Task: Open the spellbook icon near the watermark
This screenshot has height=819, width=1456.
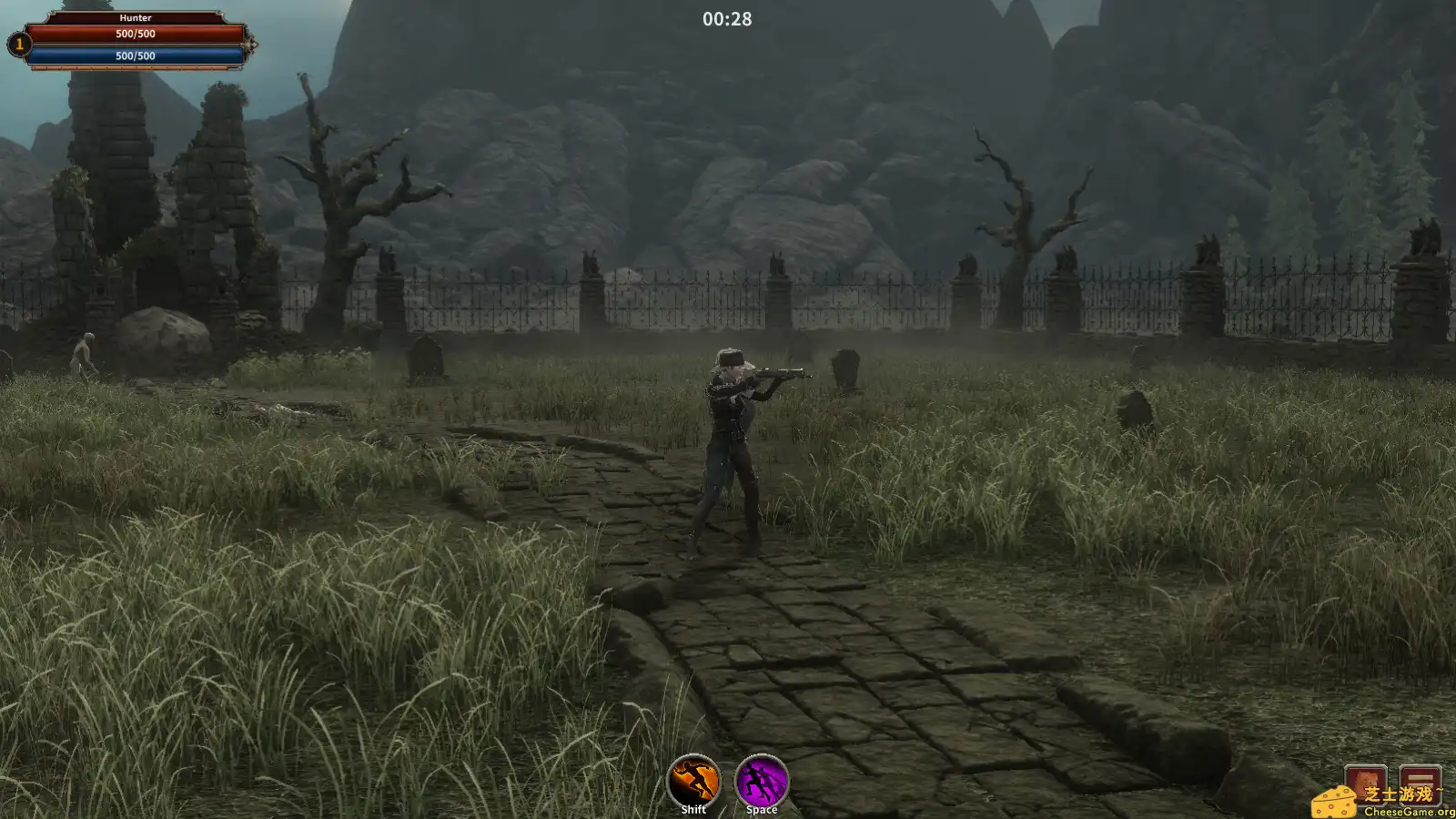Action: click(1365, 785)
